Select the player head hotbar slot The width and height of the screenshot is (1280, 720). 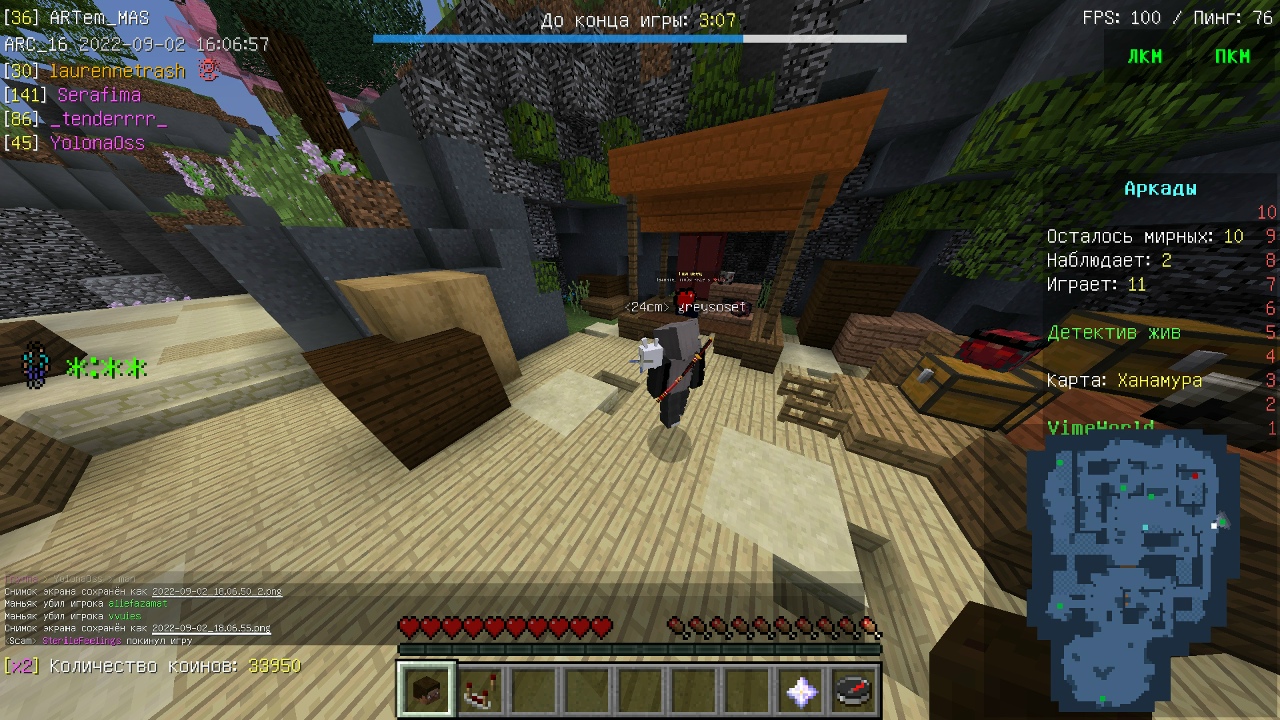427,690
